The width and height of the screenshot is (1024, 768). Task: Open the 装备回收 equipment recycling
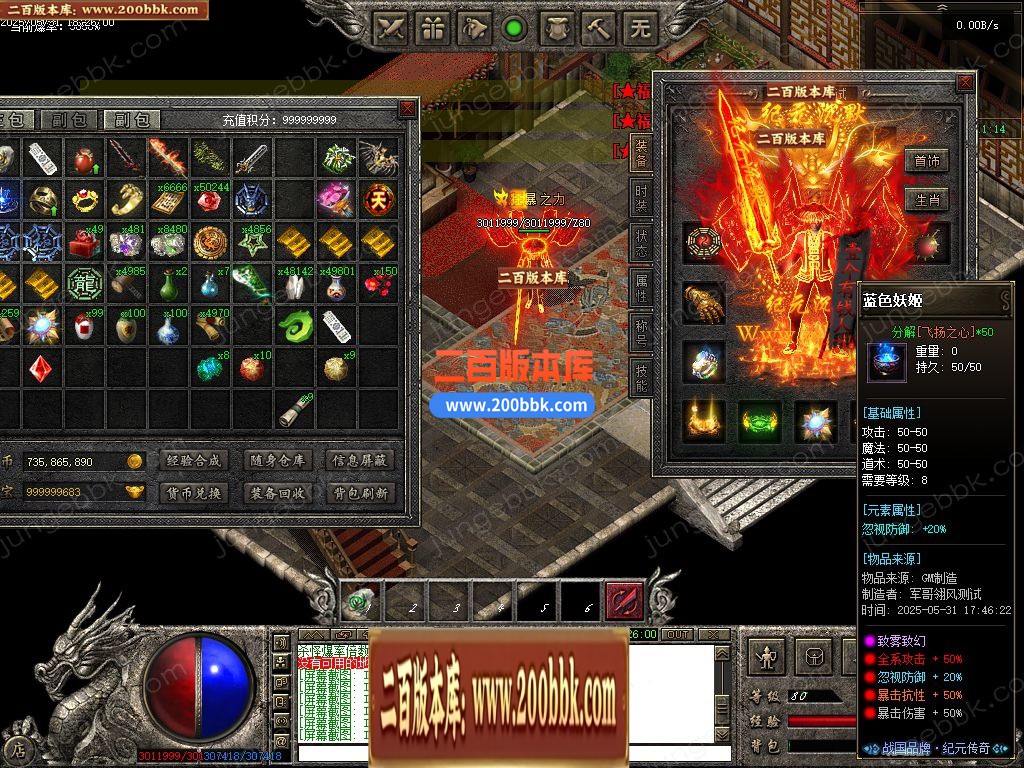277,493
